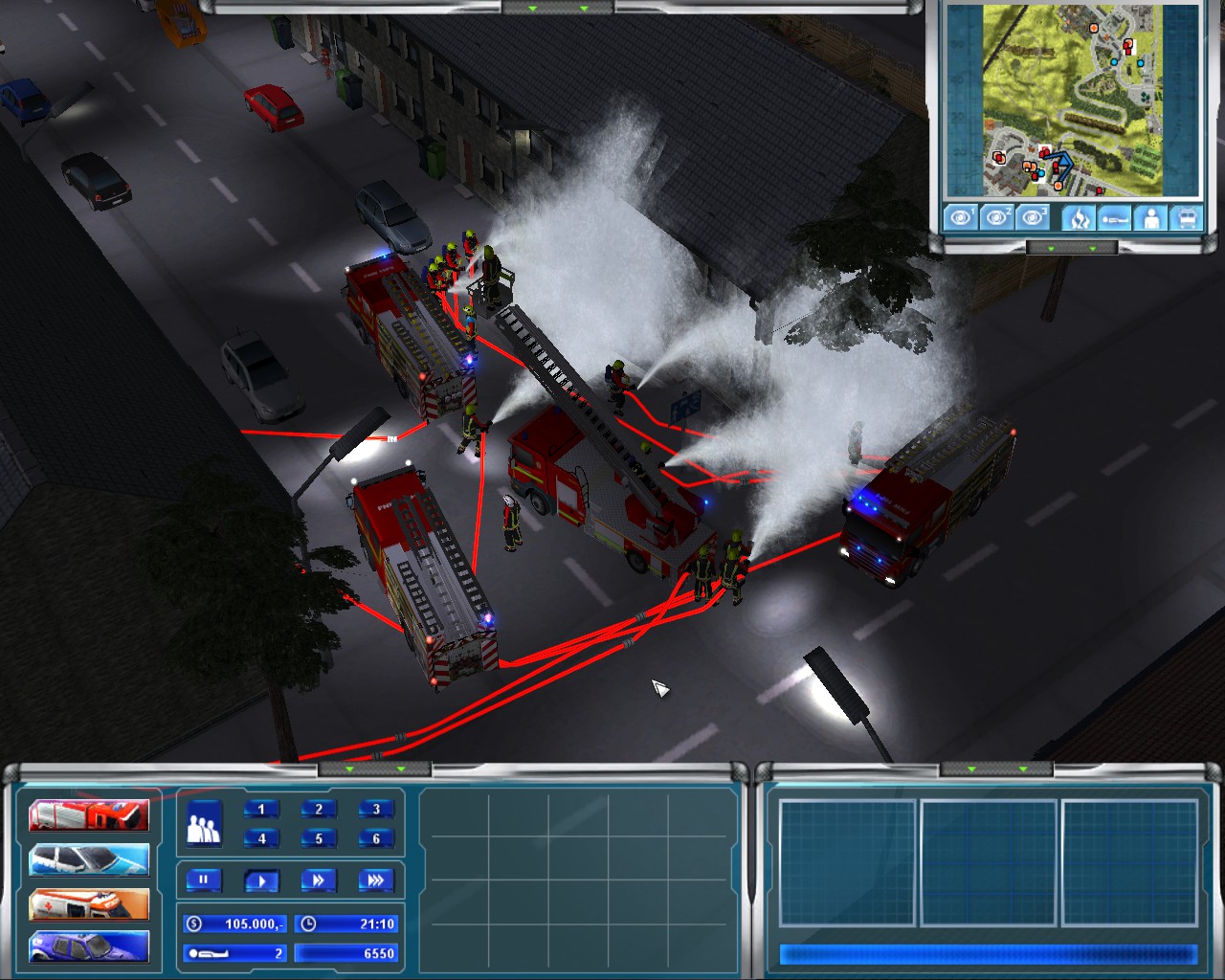Assign squad button 1
Viewport: 1225px width, 980px height.
[x=261, y=808]
